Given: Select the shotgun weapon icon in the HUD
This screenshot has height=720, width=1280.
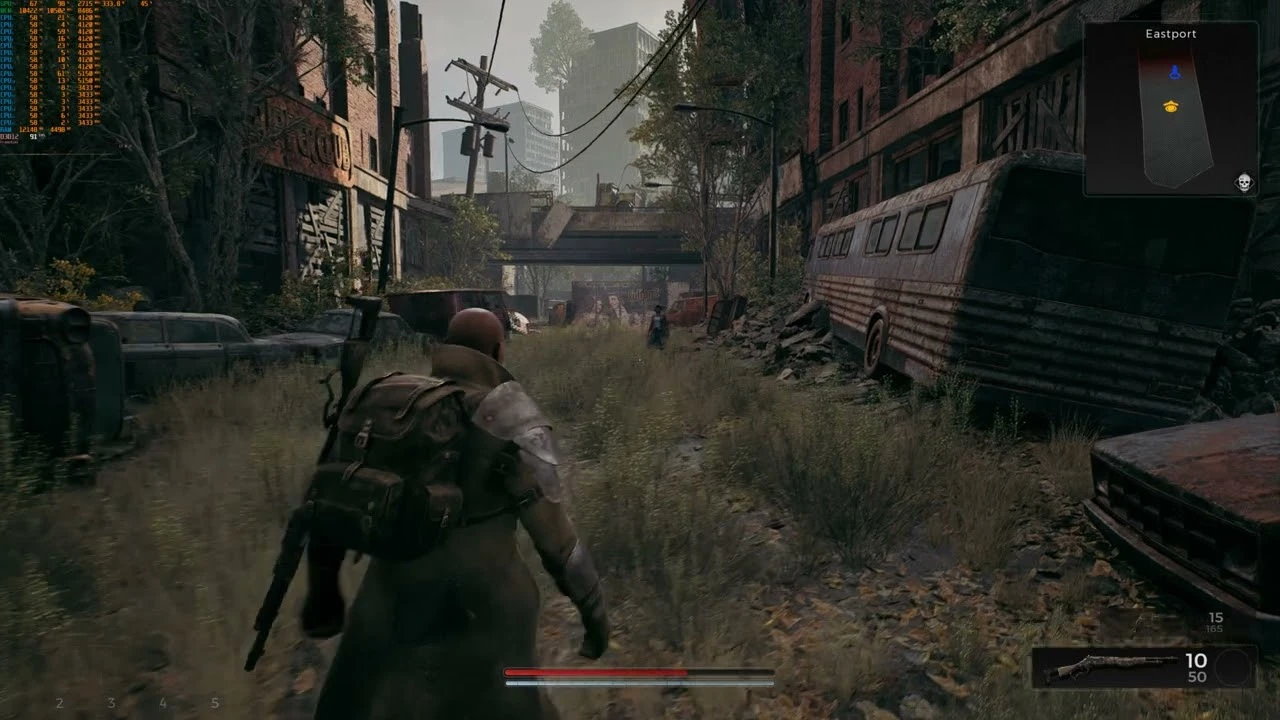Looking at the screenshot, I should coord(1112,666).
